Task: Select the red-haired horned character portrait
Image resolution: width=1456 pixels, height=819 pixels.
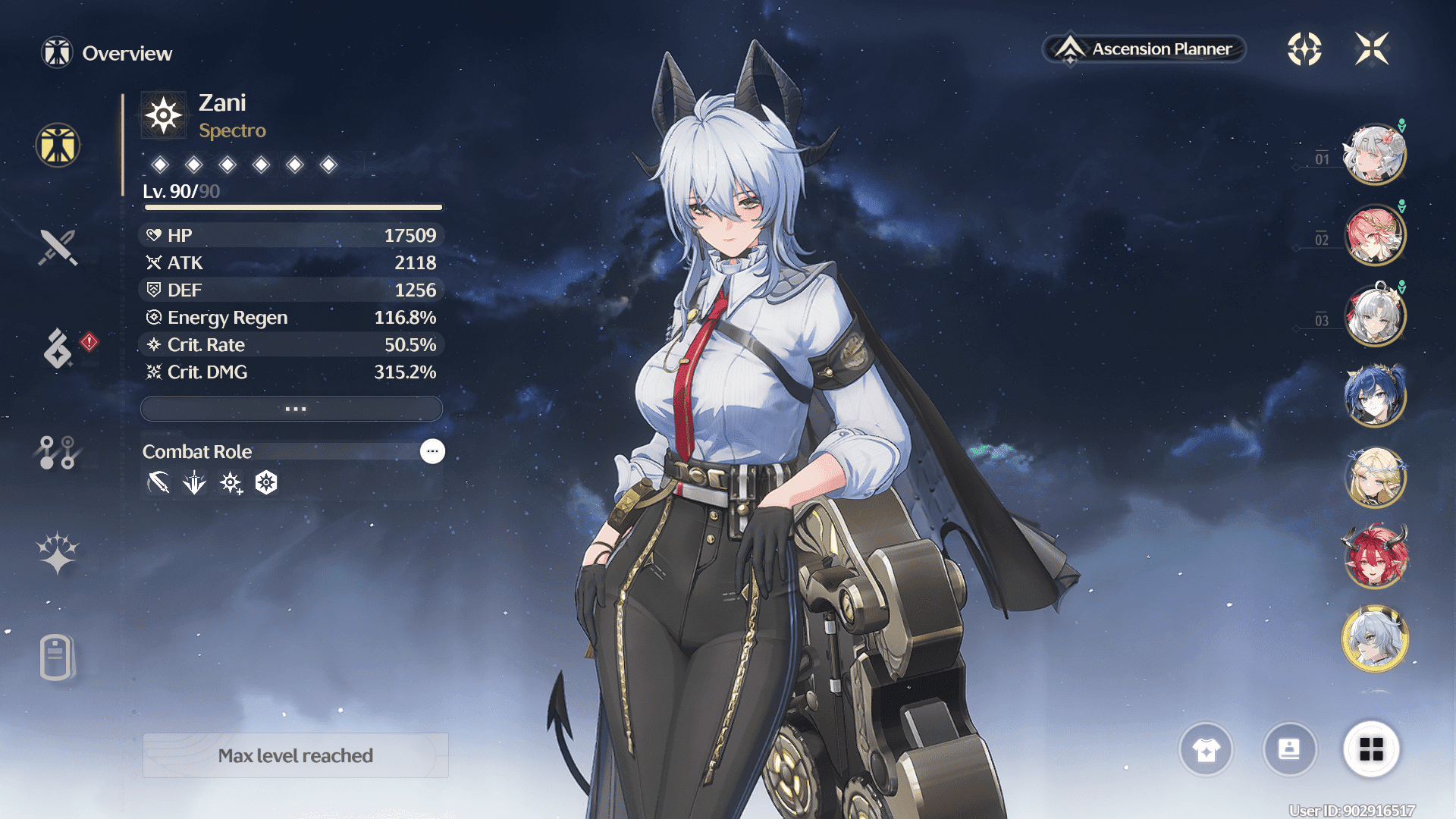Action: pyautogui.click(x=1374, y=558)
